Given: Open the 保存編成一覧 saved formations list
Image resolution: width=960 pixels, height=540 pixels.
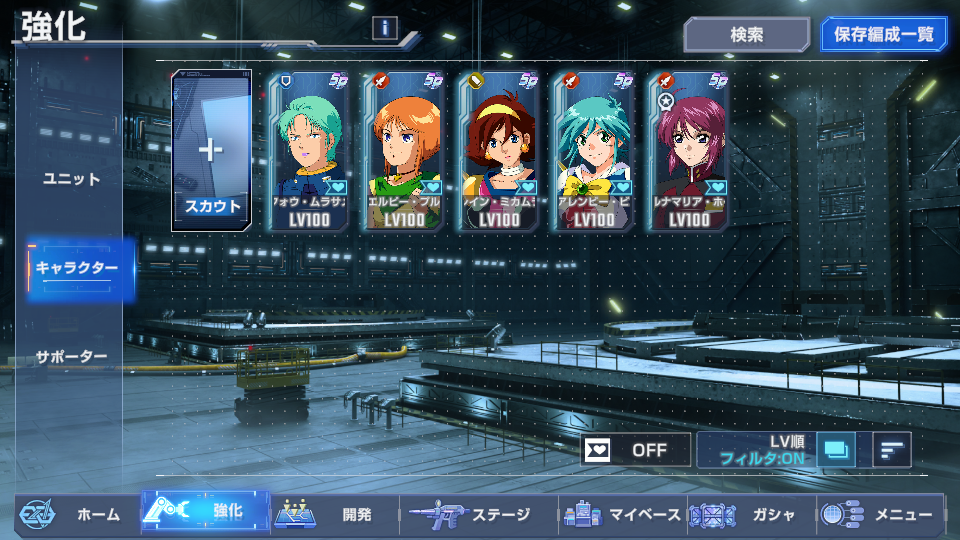Looking at the screenshot, I should pyautogui.click(x=883, y=34).
